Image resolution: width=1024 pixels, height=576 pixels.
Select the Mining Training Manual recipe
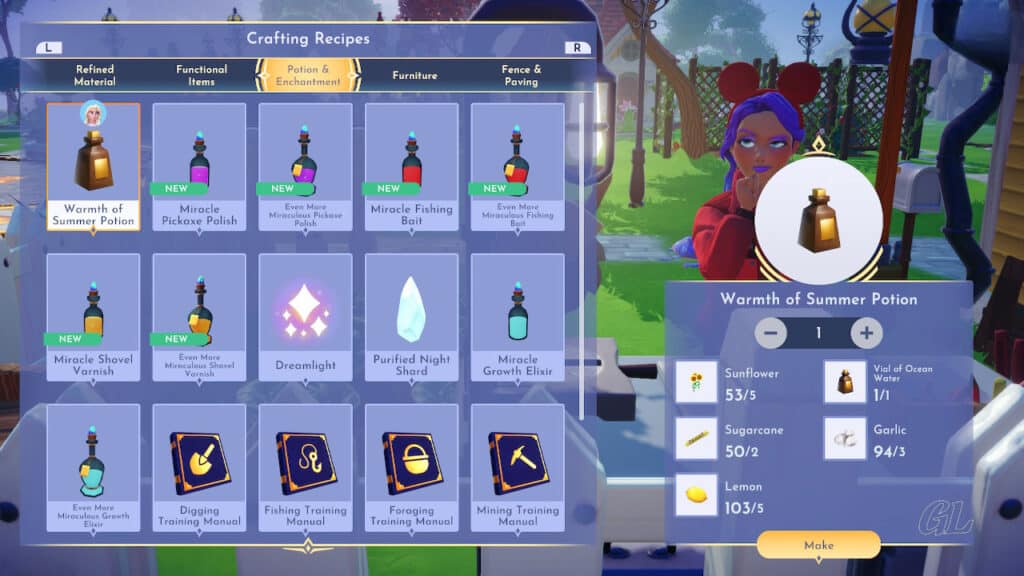(517, 466)
